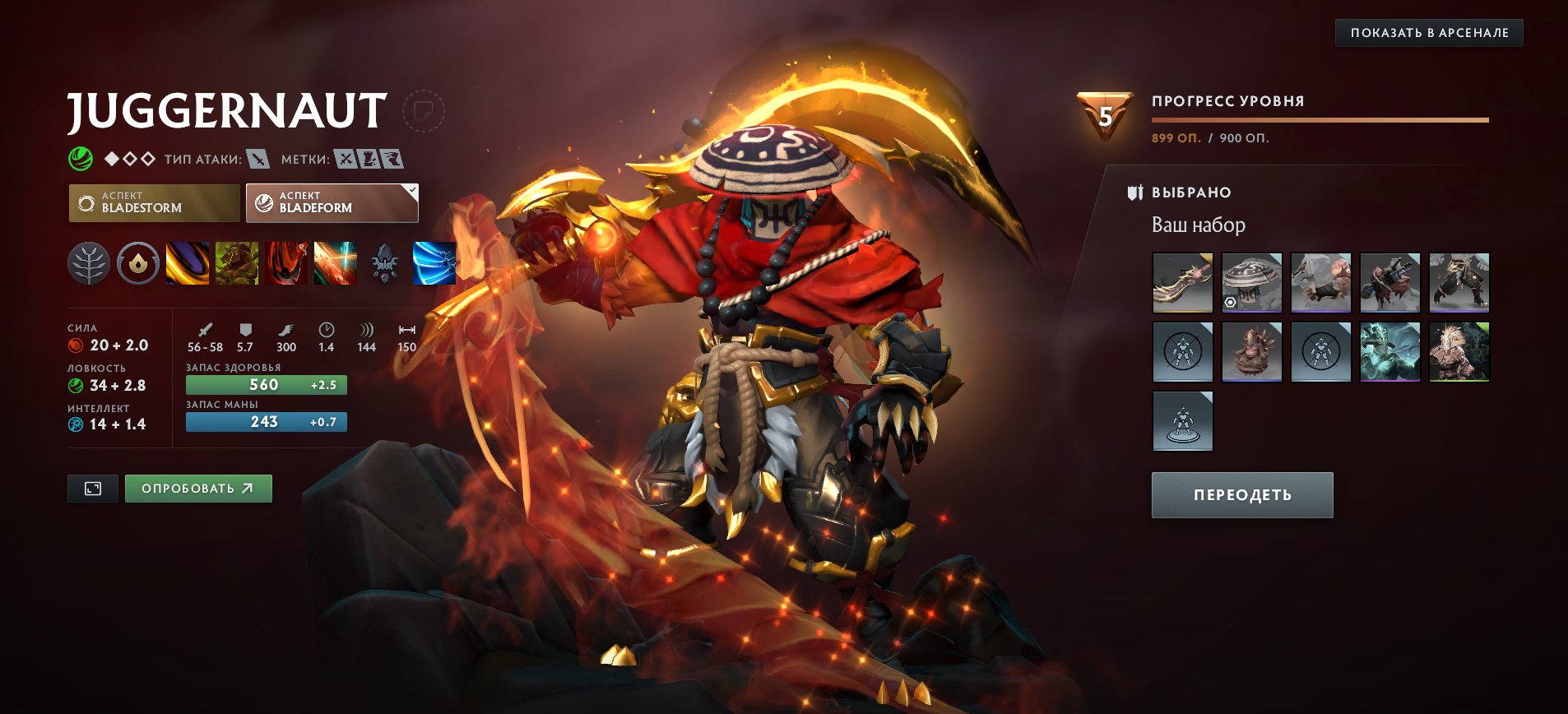Click the movement speed boot icon

point(285,329)
